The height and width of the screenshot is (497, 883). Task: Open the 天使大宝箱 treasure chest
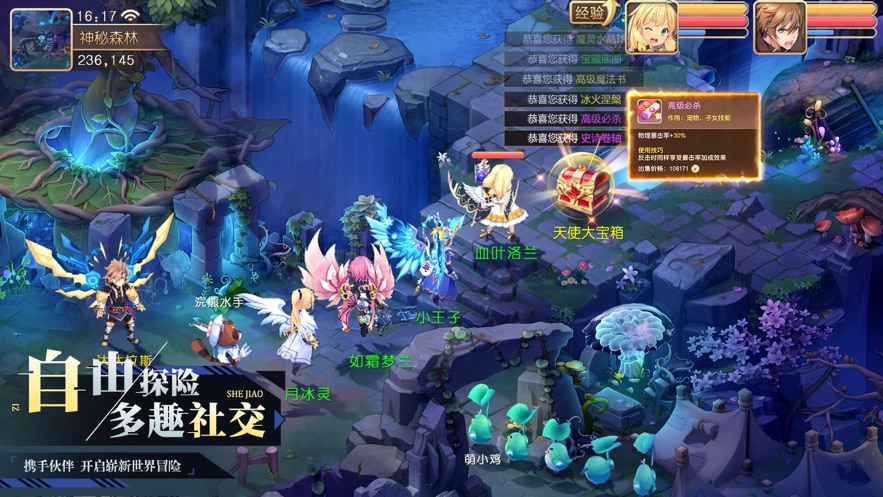[x=585, y=189]
